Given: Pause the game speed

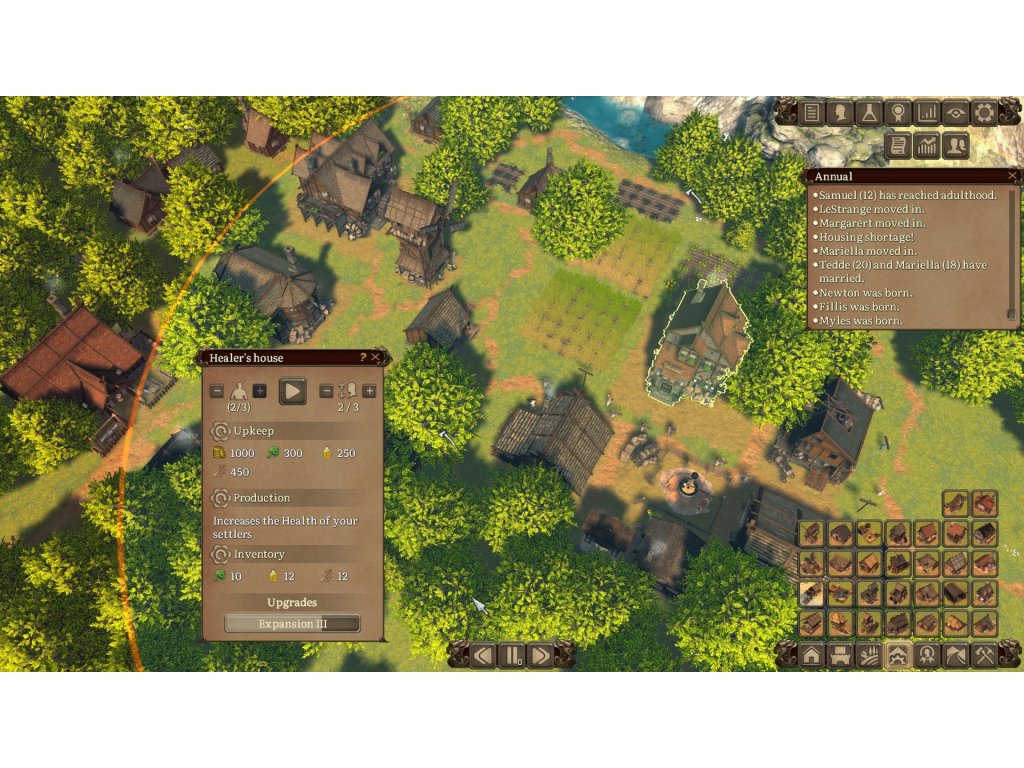Looking at the screenshot, I should (513, 656).
